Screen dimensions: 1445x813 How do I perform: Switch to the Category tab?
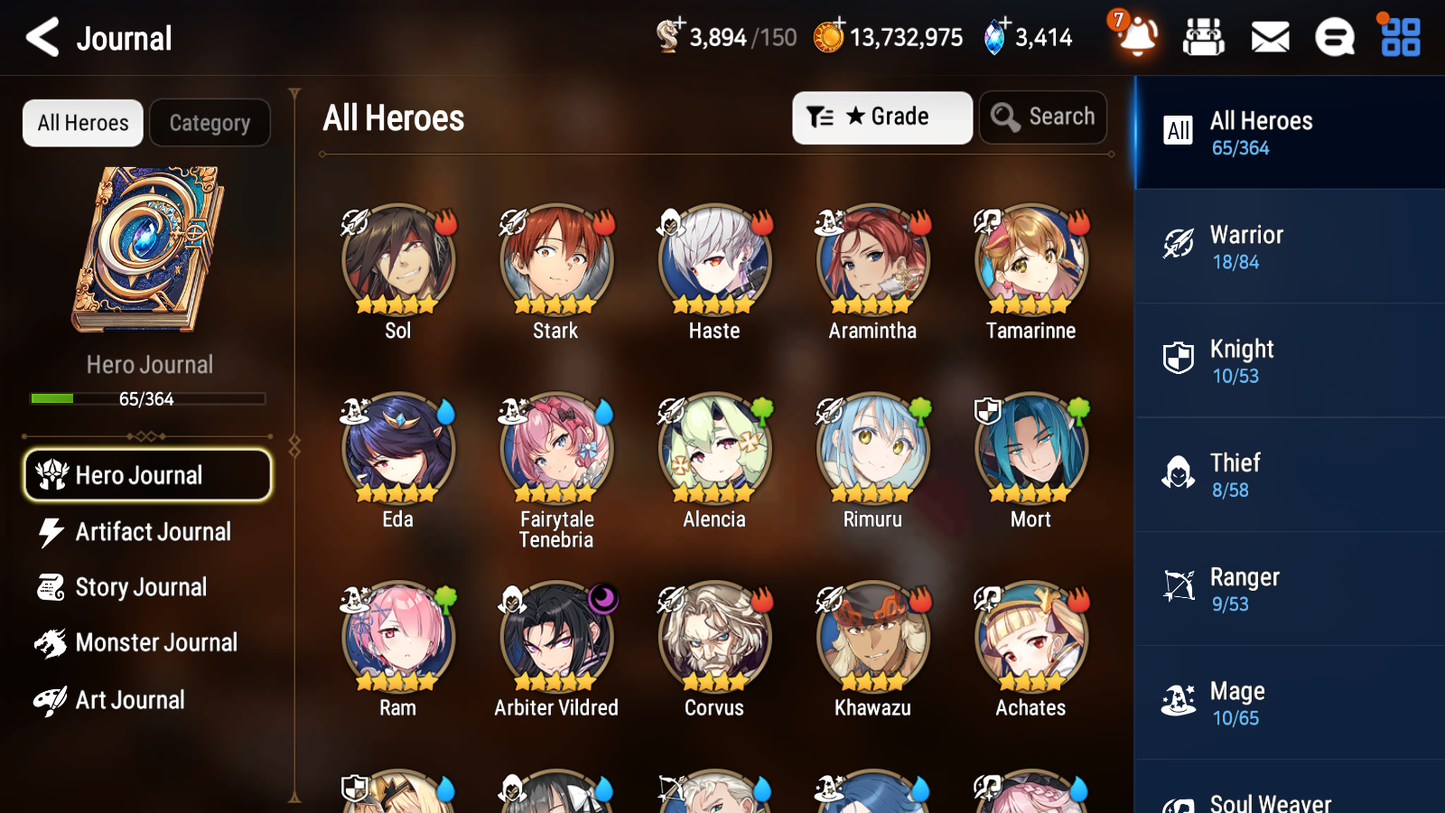point(210,122)
